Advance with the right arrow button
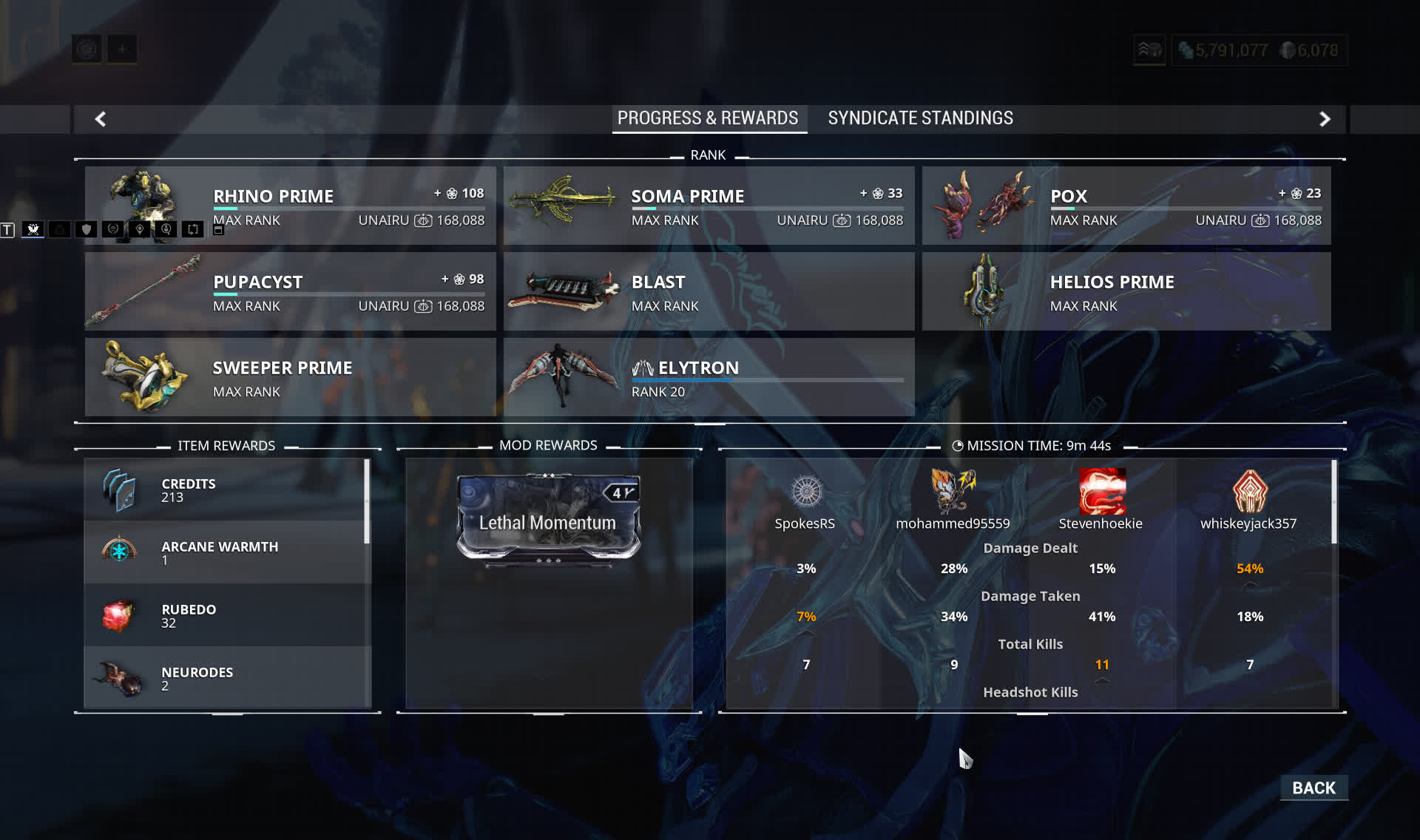Screen dimensions: 1420x840 tap(1325, 119)
